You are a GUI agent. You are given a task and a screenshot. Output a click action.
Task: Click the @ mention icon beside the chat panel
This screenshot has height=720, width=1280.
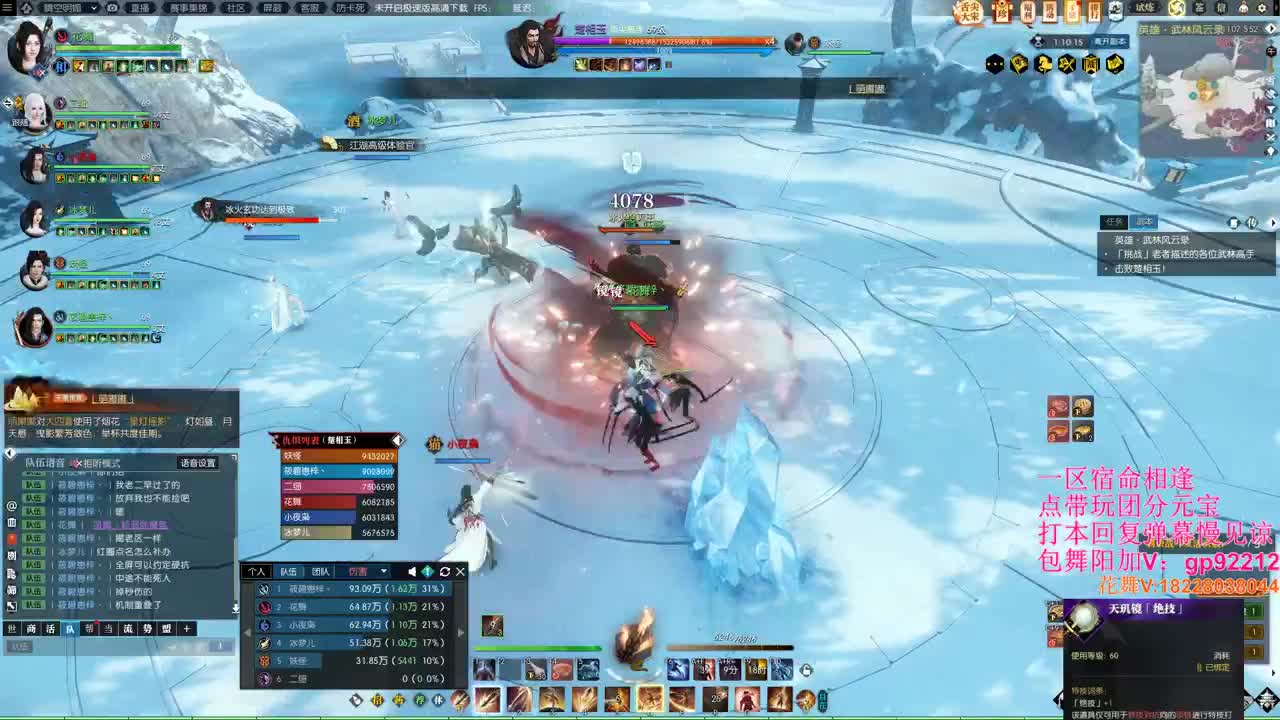coord(12,507)
